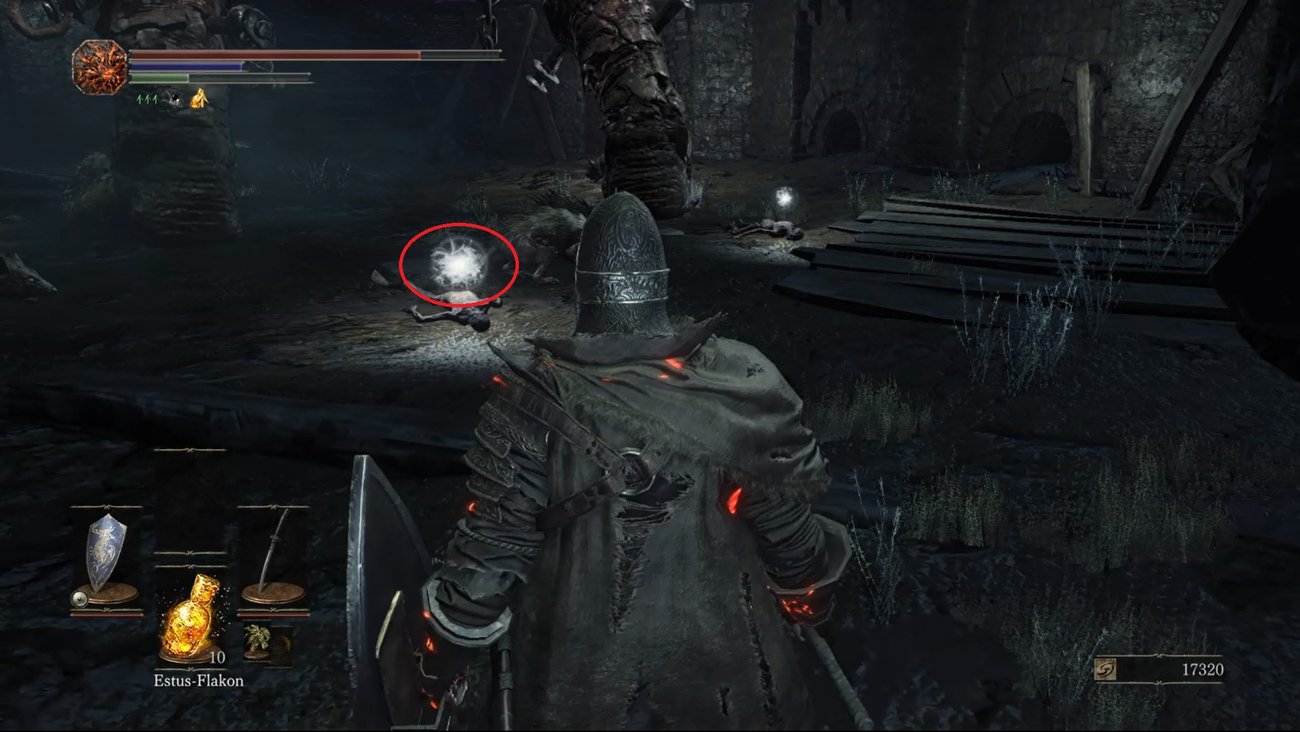Viewport: 1300px width, 732px height.
Task: Click the golden status effect icon
Action: 199,97
